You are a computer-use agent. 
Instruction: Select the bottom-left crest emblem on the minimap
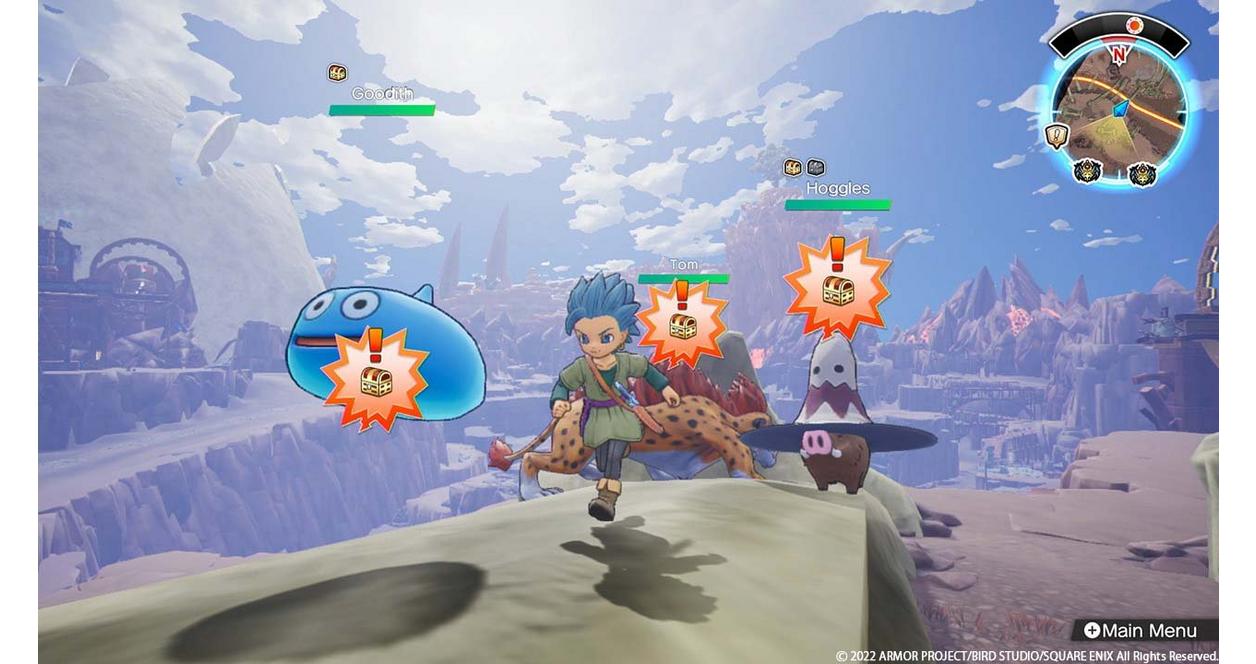1085,171
